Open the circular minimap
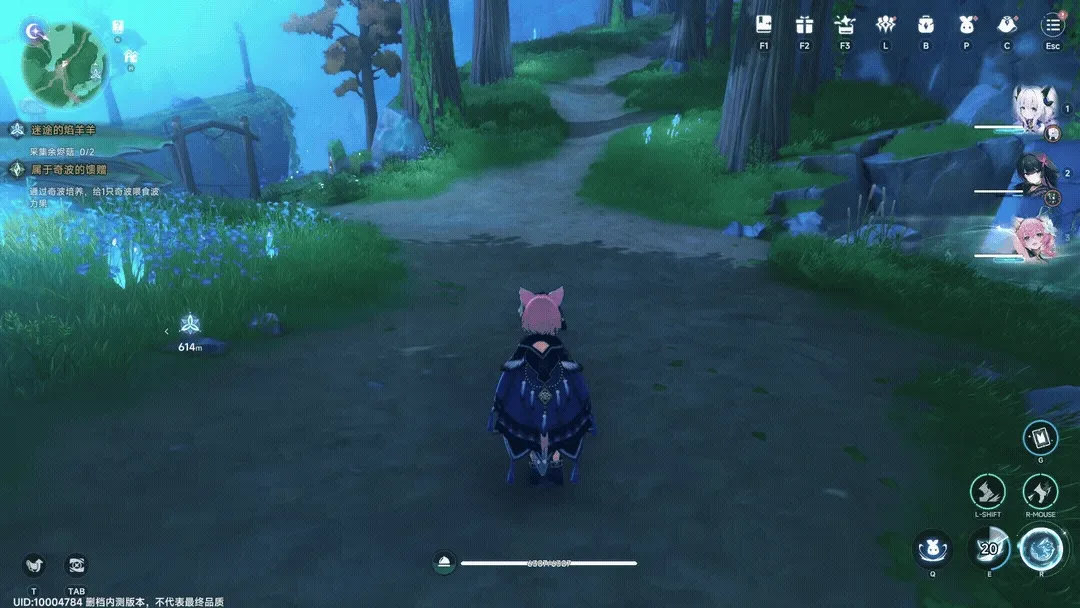 pyautogui.click(x=64, y=64)
